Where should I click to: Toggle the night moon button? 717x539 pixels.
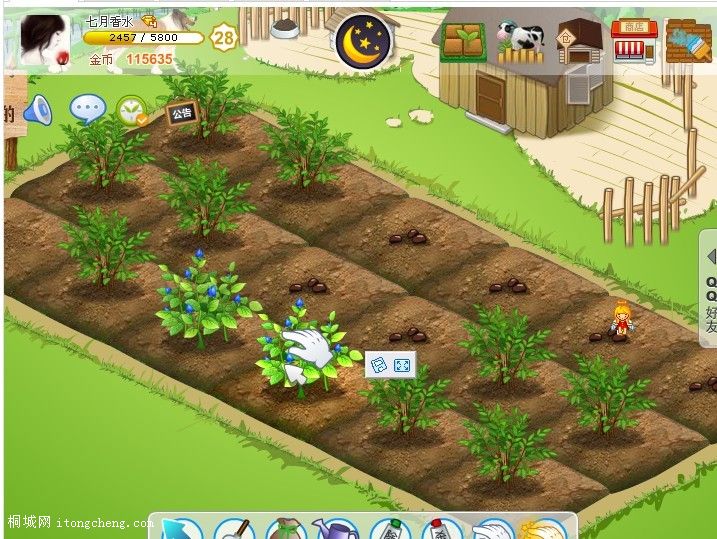(x=363, y=42)
